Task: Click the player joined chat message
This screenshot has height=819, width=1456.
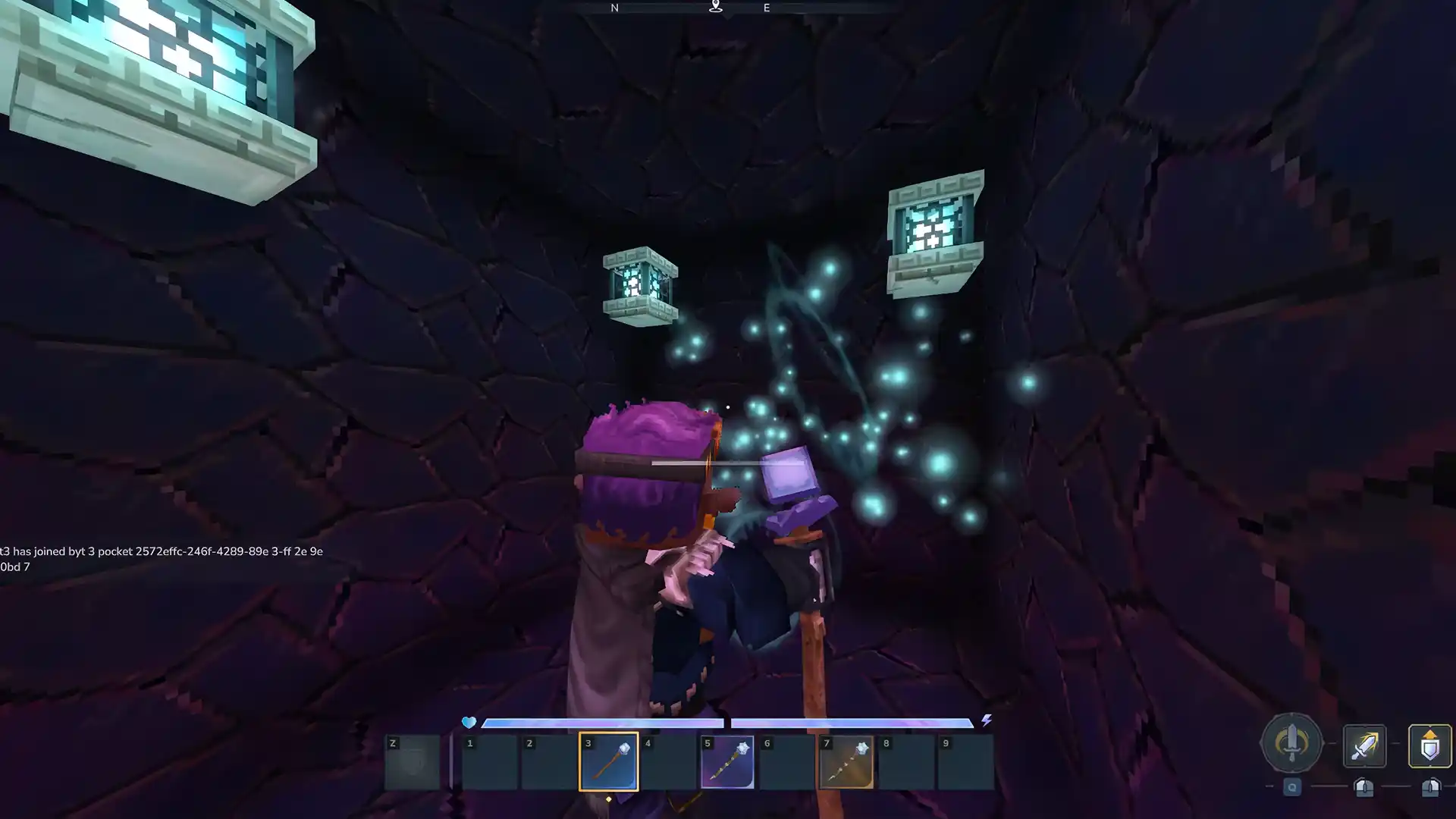Action: (x=162, y=552)
